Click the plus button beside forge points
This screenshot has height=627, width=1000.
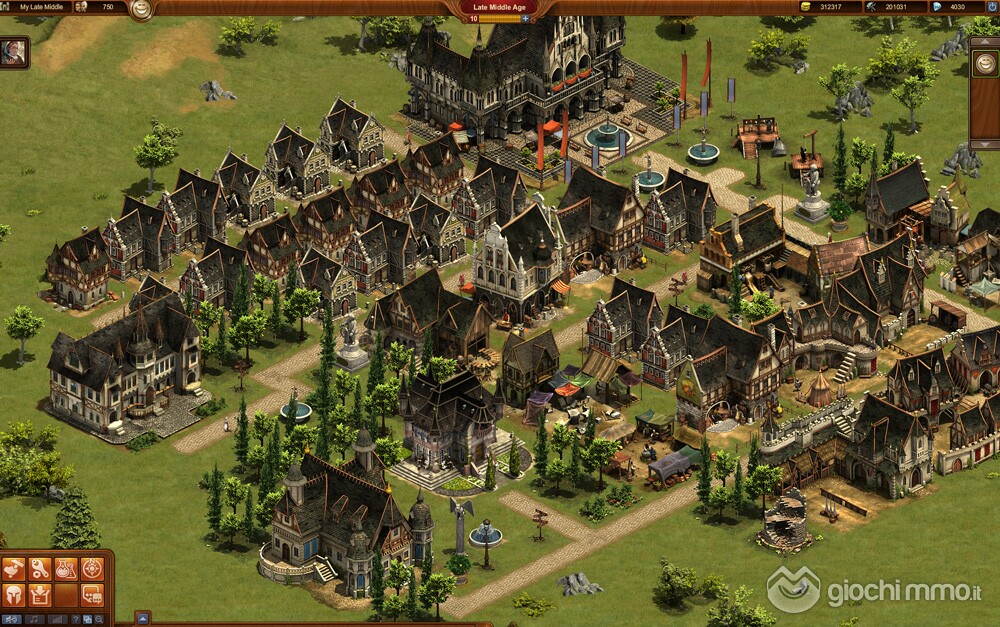(x=526, y=18)
